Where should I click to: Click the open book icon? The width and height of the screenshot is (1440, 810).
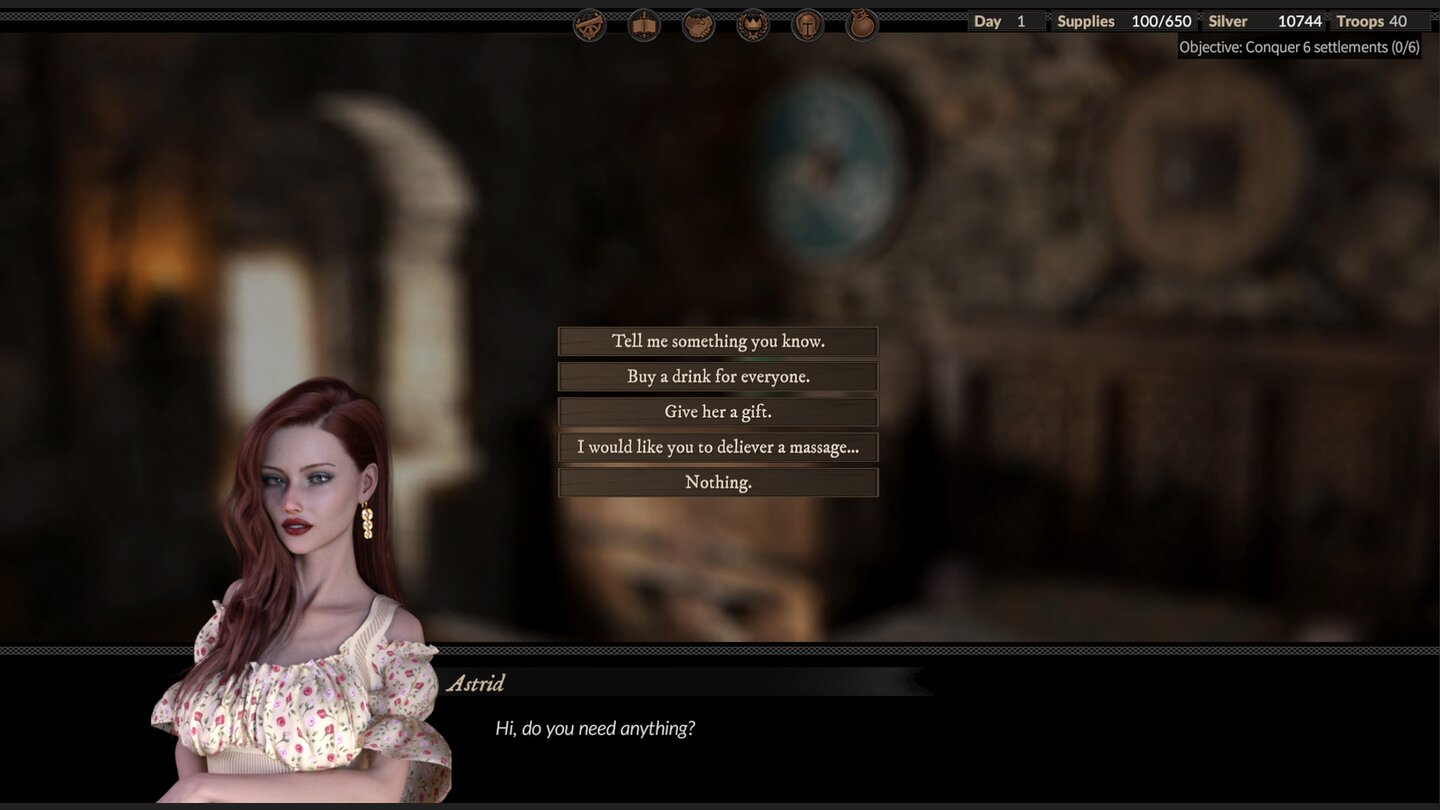pyautogui.click(x=644, y=24)
